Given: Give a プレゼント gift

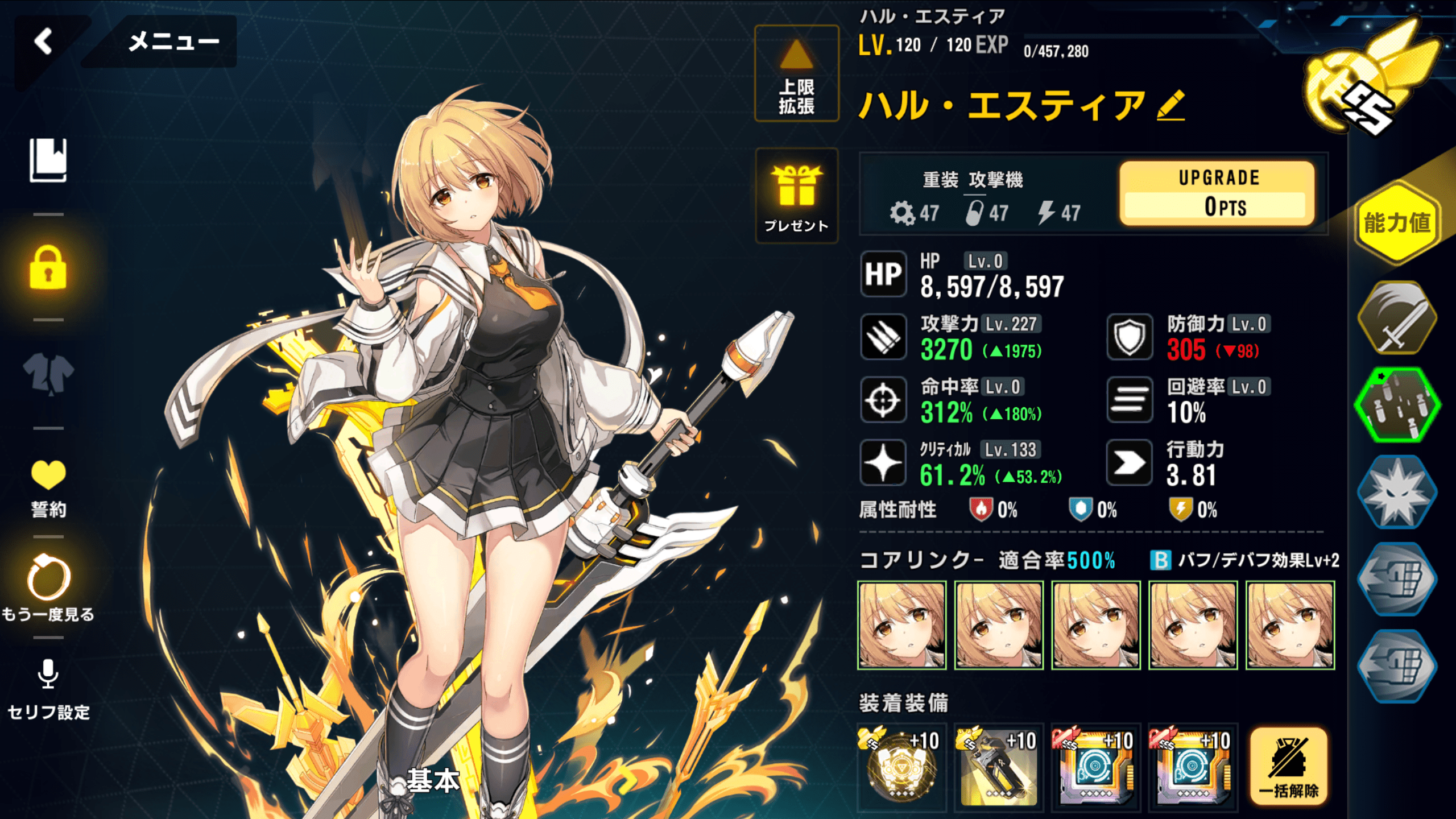Looking at the screenshot, I should point(796,196).
